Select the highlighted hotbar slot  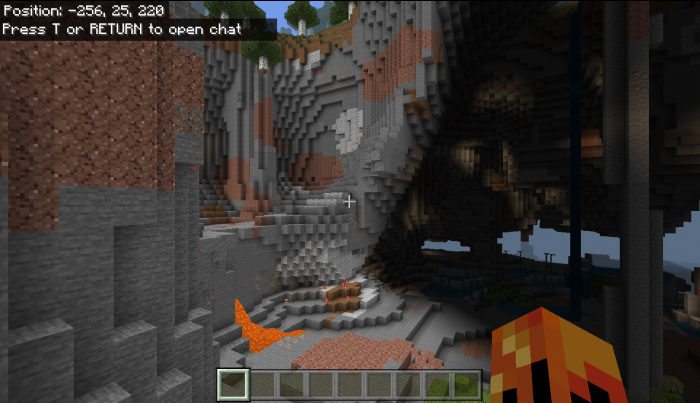(233, 383)
